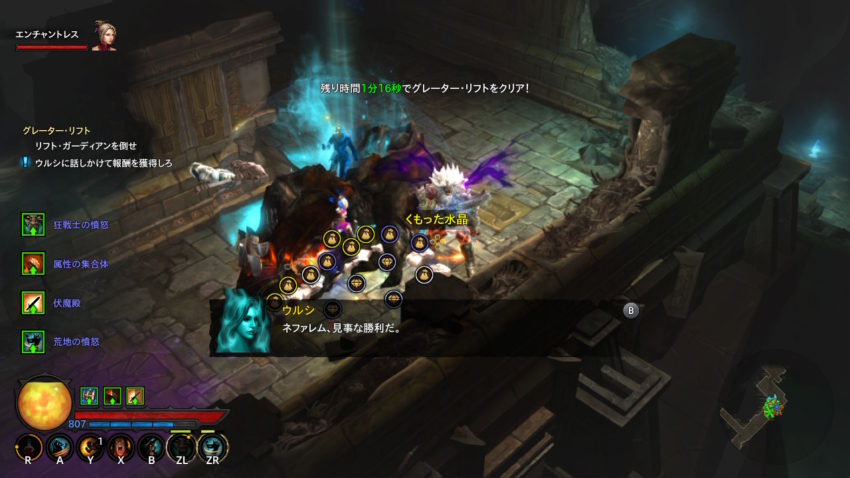Activate the shouting face skill in X slot

(x=120, y=447)
